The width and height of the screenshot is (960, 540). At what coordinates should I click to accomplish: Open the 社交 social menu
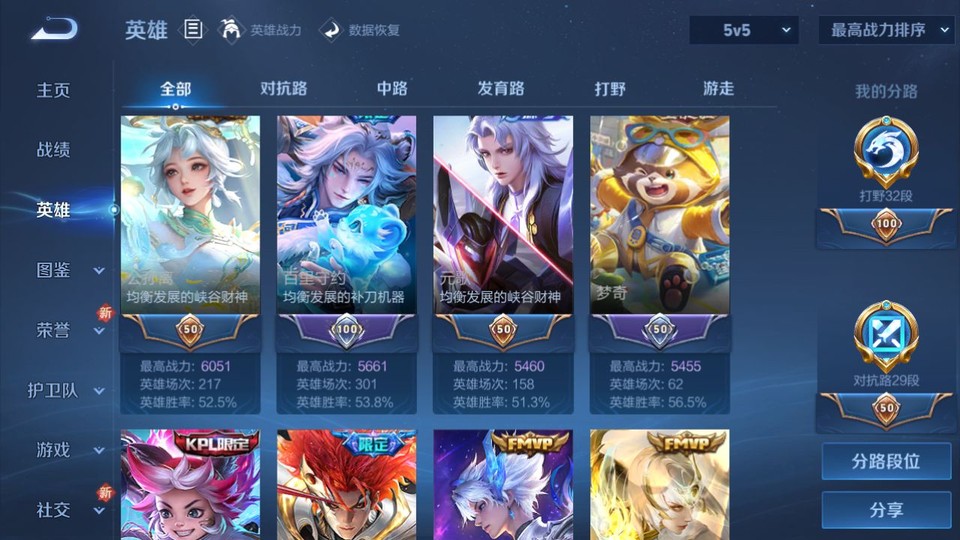(66, 510)
